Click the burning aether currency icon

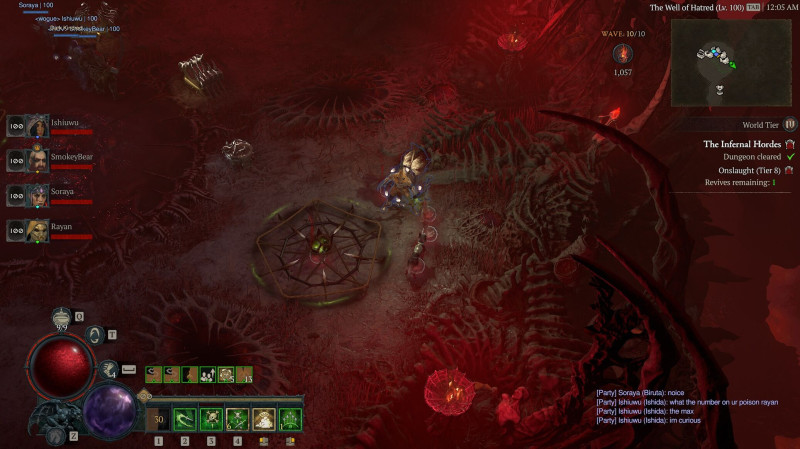tap(621, 54)
